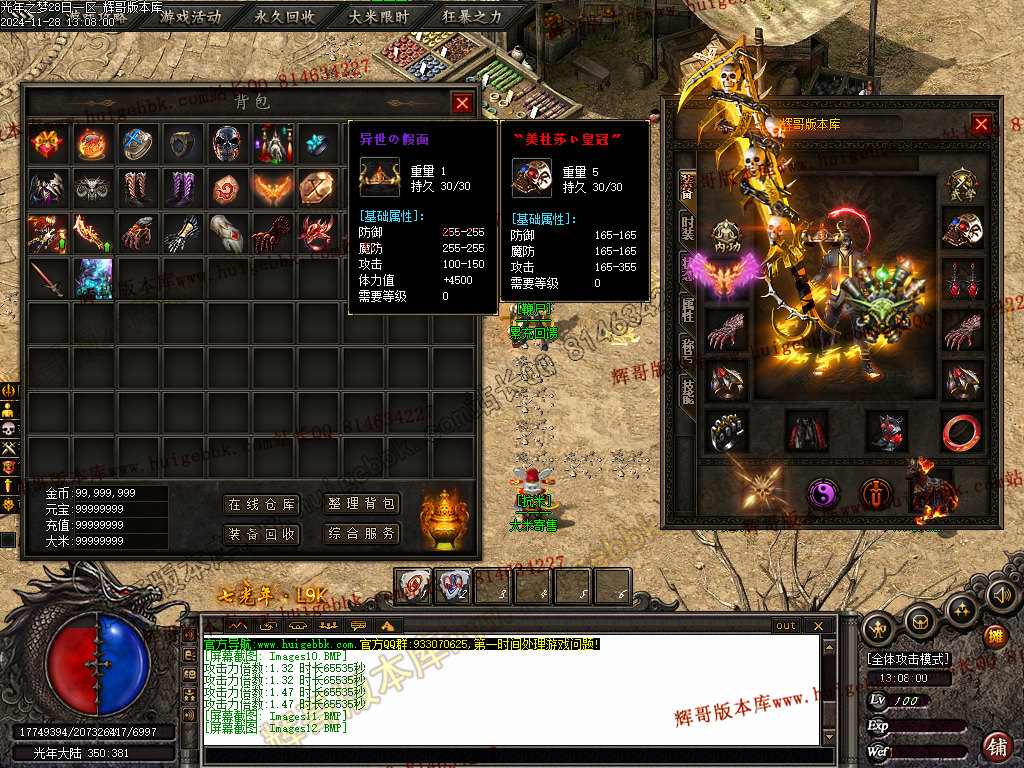This screenshot has height=768, width=1024.
Task: Open 装备回收 equipment recycling
Action: tap(261, 534)
